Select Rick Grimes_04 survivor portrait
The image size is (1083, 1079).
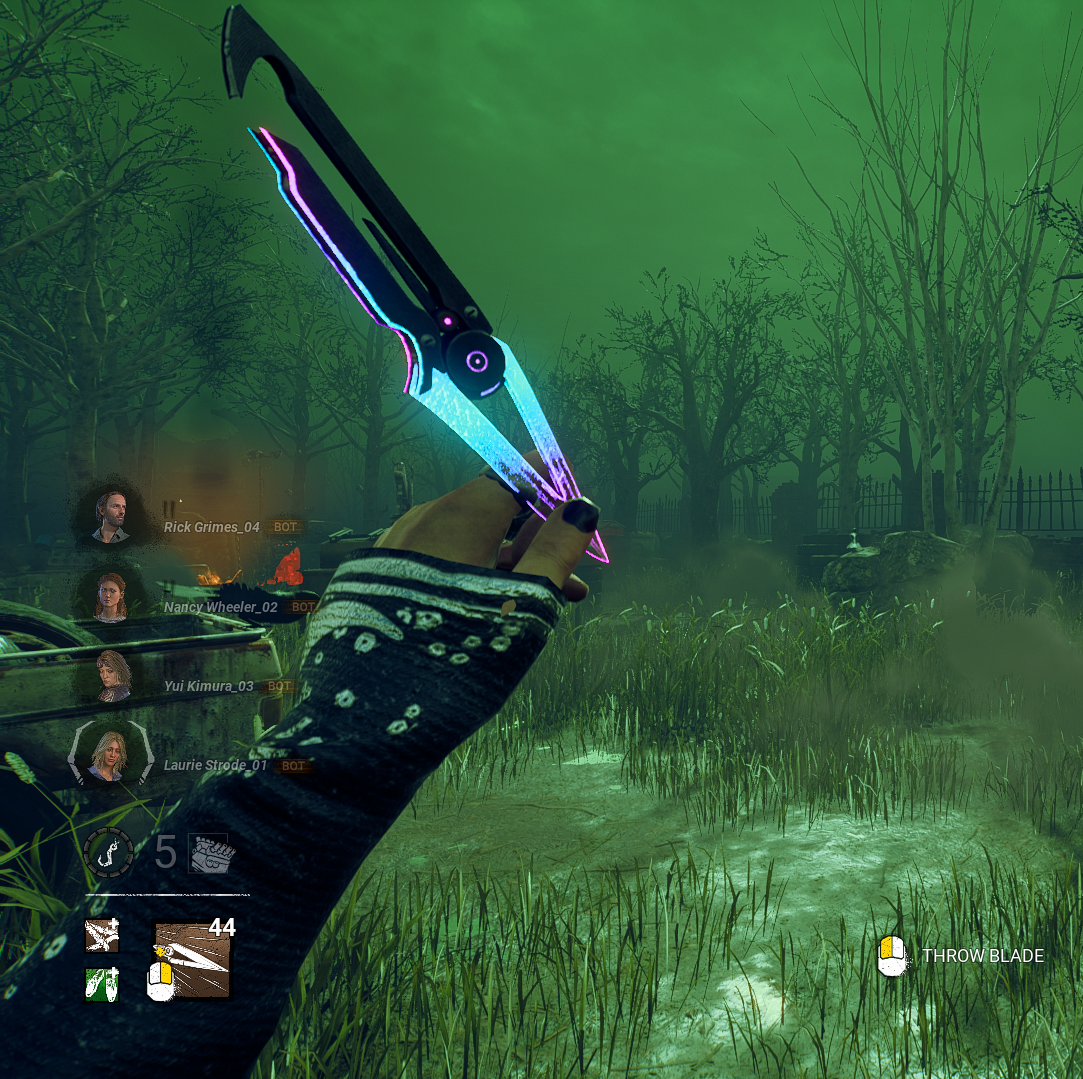click(x=111, y=516)
